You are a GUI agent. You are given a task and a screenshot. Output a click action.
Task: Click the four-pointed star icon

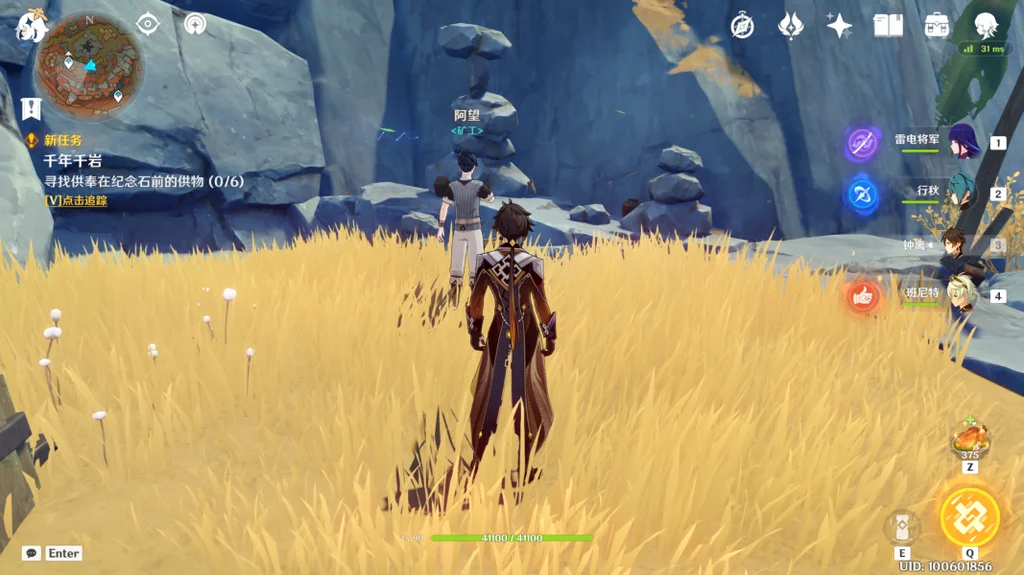839,26
